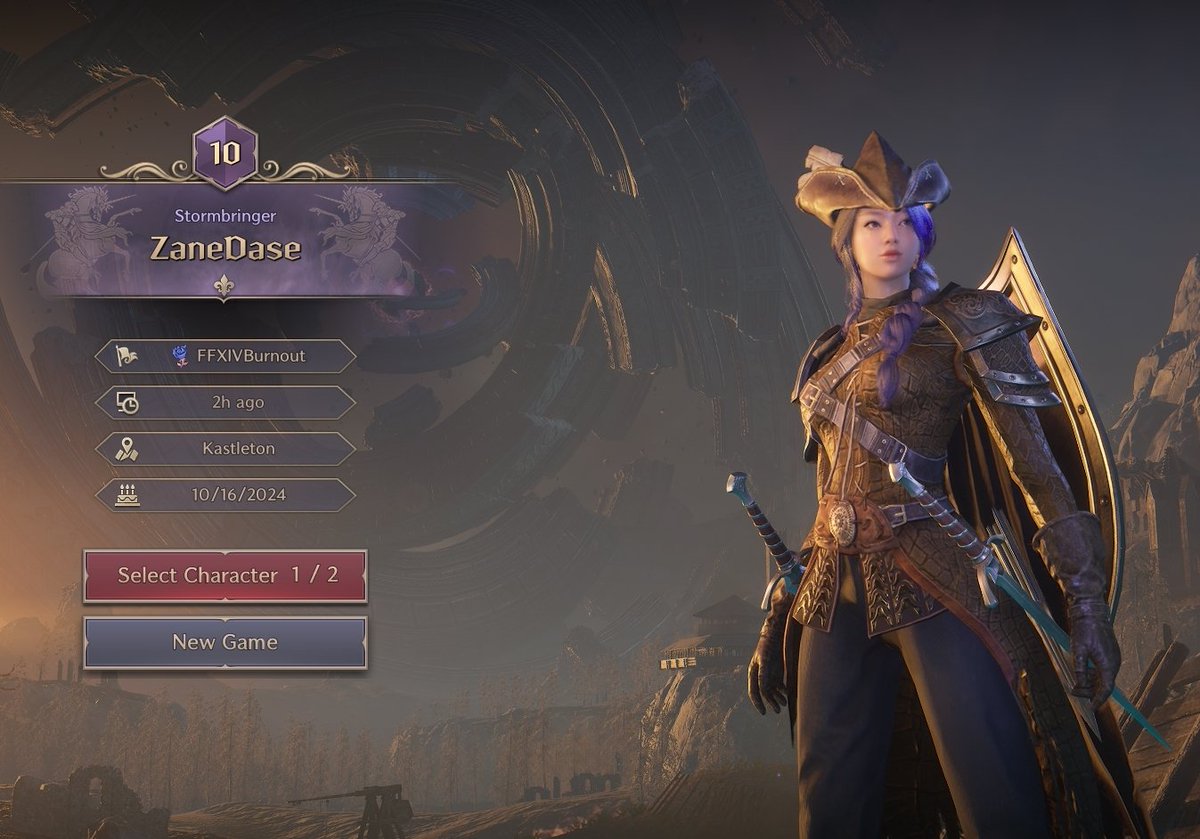Click the Kastleton location row
Image resolution: width=1200 pixels, height=839 pixels.
click(225, 449)
